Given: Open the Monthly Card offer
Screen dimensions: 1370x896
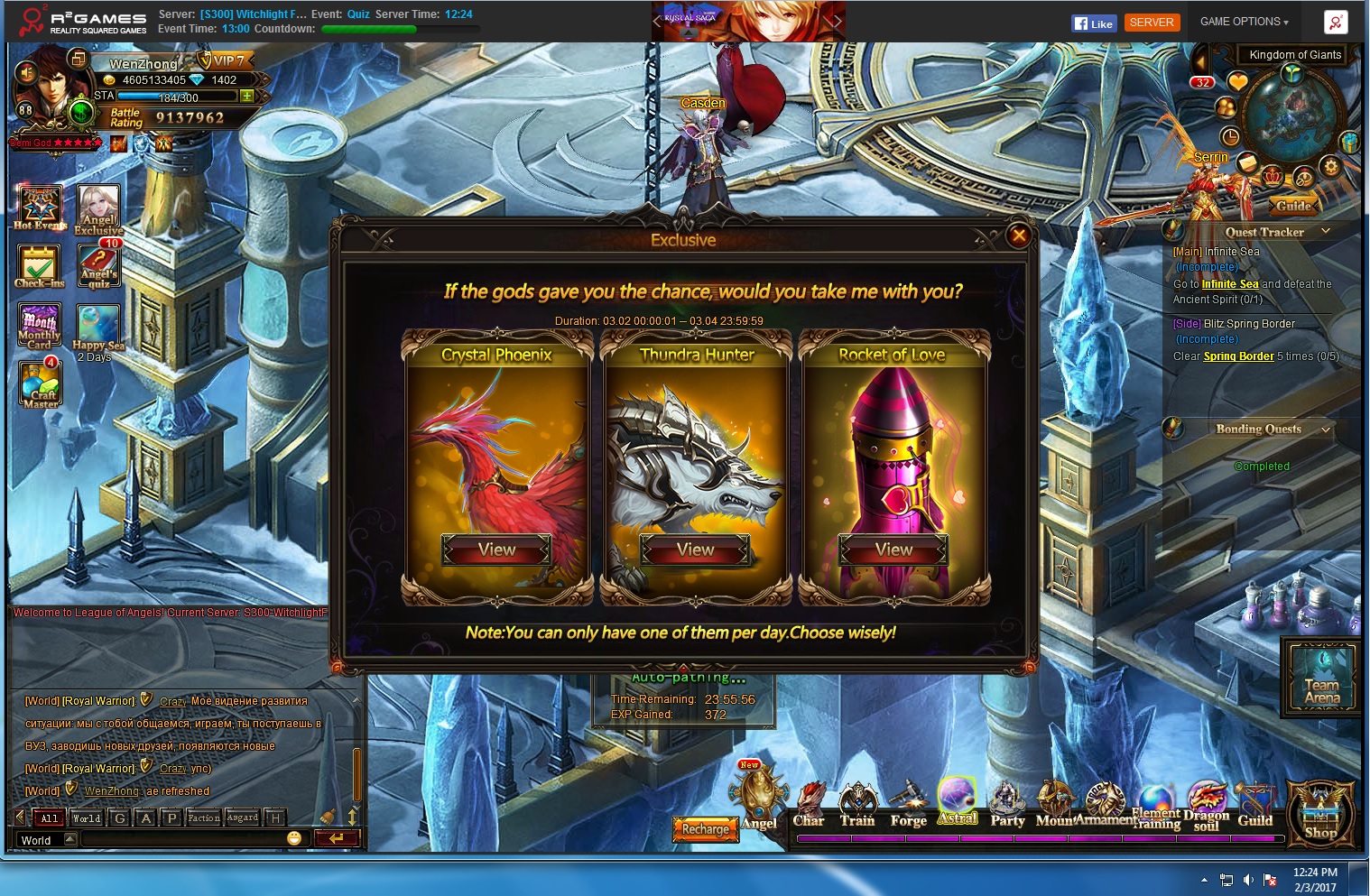Looking at the screenshot, I should pos(39,326).
